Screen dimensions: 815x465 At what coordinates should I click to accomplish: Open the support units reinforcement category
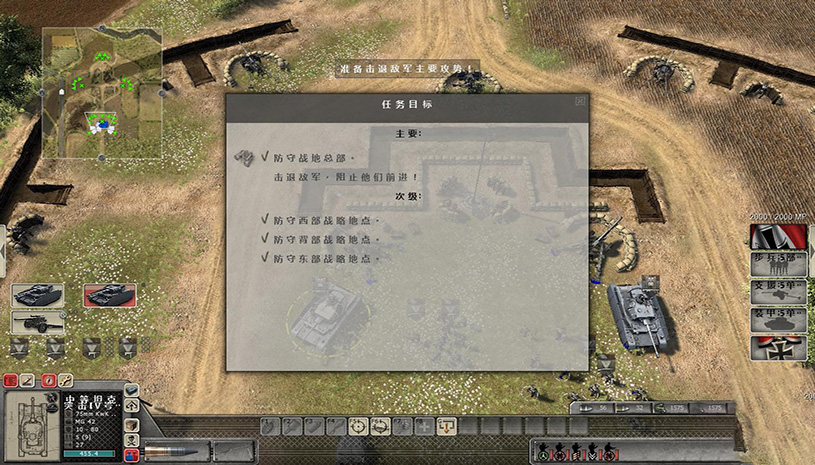tap(778, 292)
